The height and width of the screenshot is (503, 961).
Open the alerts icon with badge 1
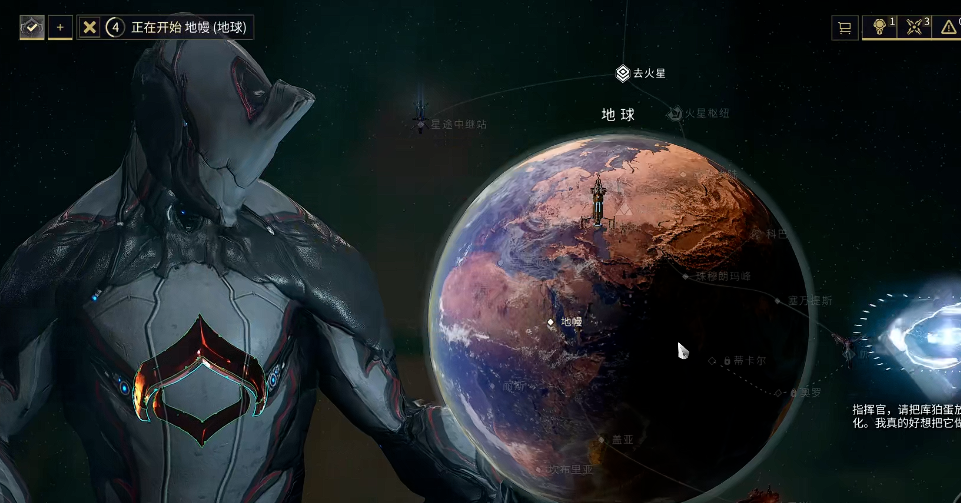tap(881, 28)
